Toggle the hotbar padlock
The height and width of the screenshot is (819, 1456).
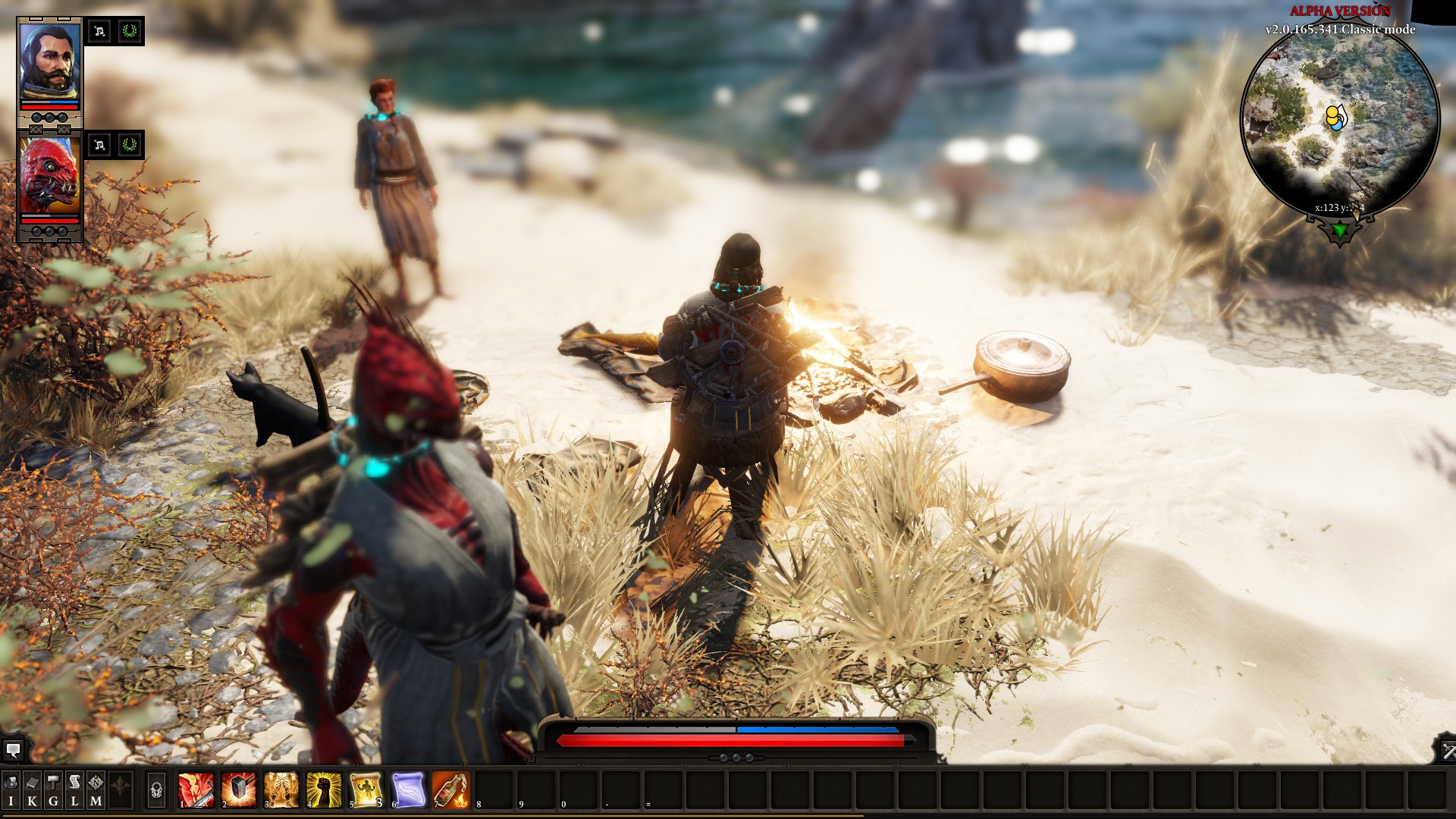(156, 790)
